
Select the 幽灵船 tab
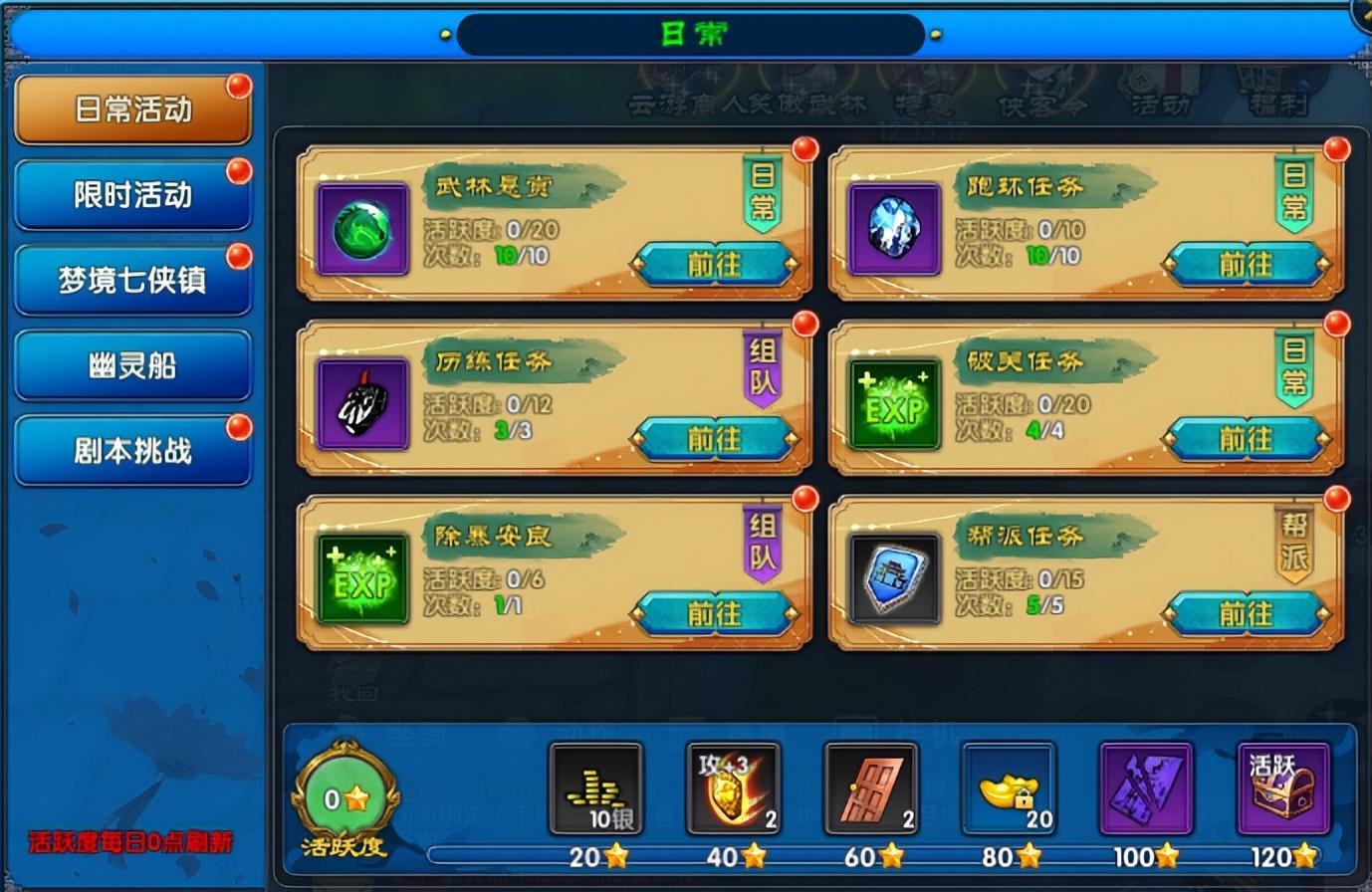tap(132, 364)
